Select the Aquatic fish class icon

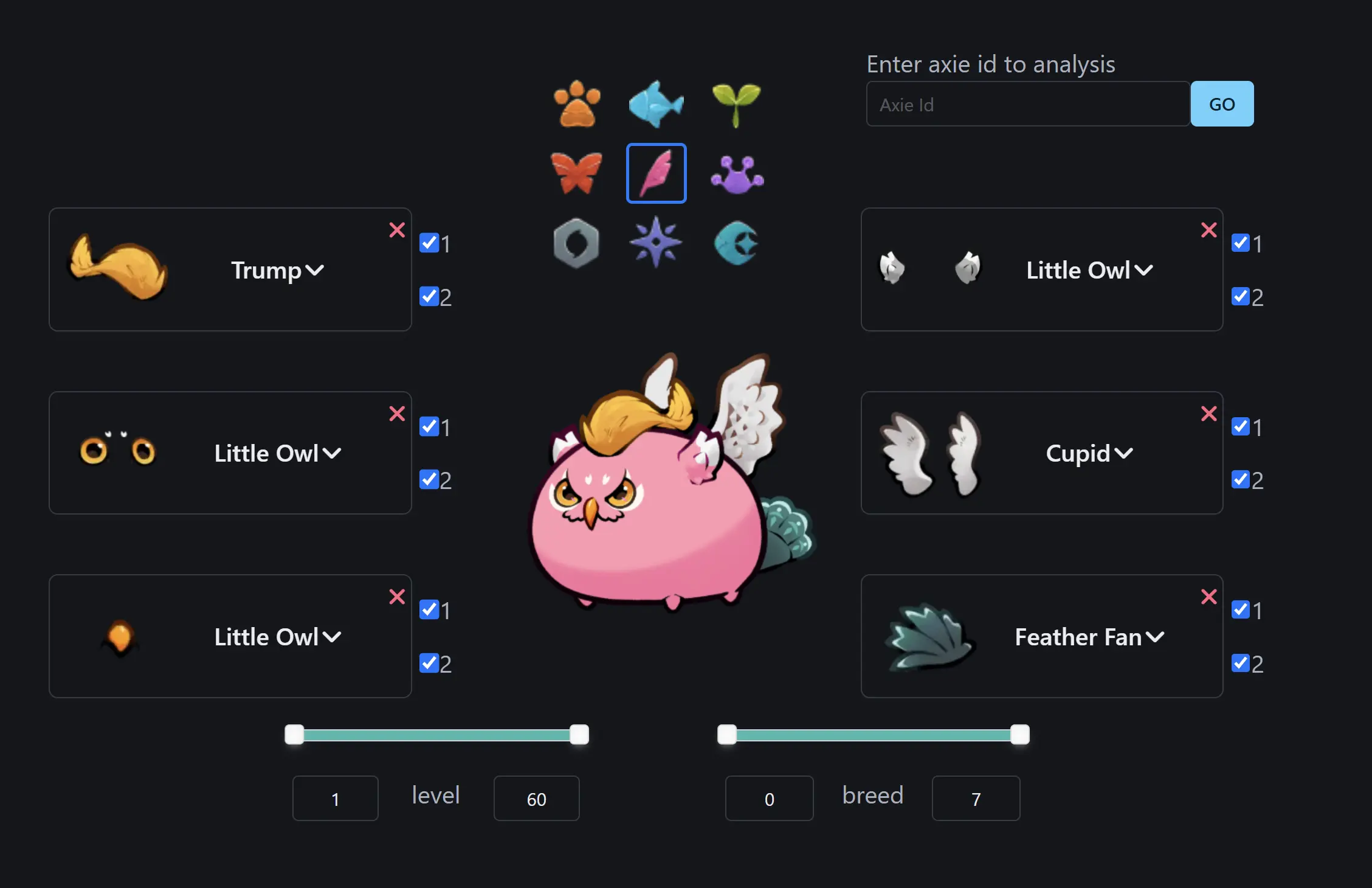point(656,103)
